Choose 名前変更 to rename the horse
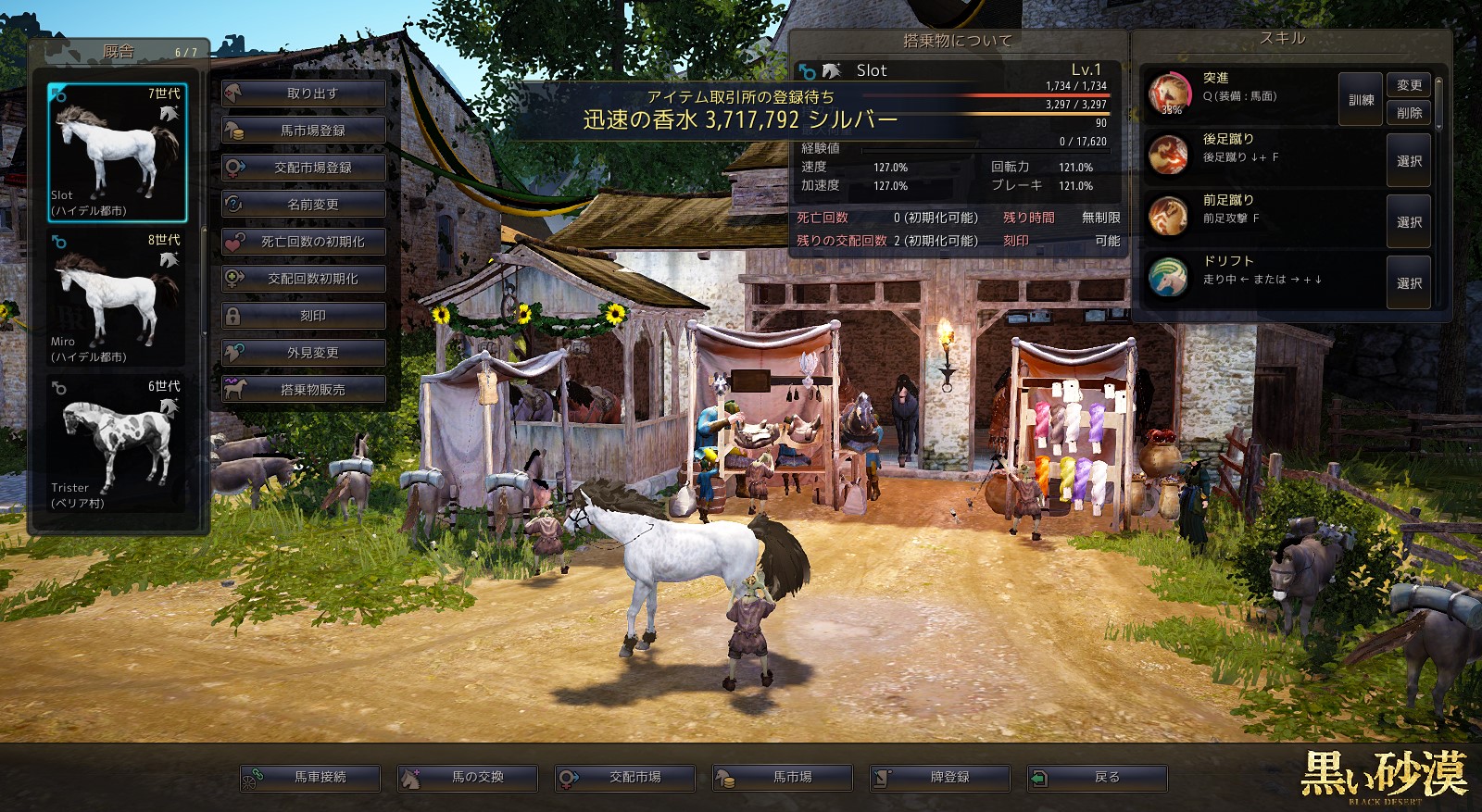Viewport: 1482px width, 812px height. tap(304, 205)
